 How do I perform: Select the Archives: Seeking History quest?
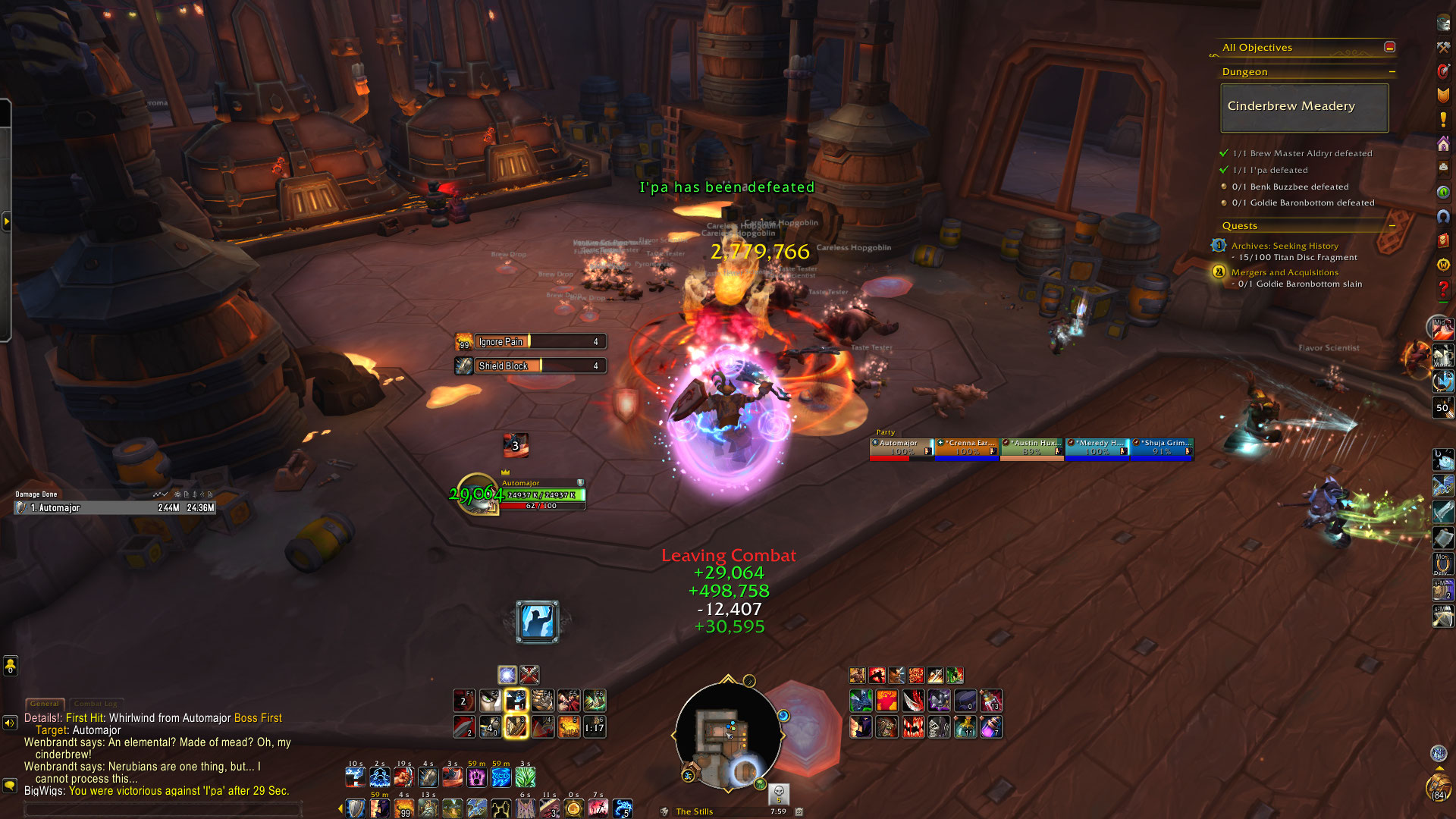1285,246
